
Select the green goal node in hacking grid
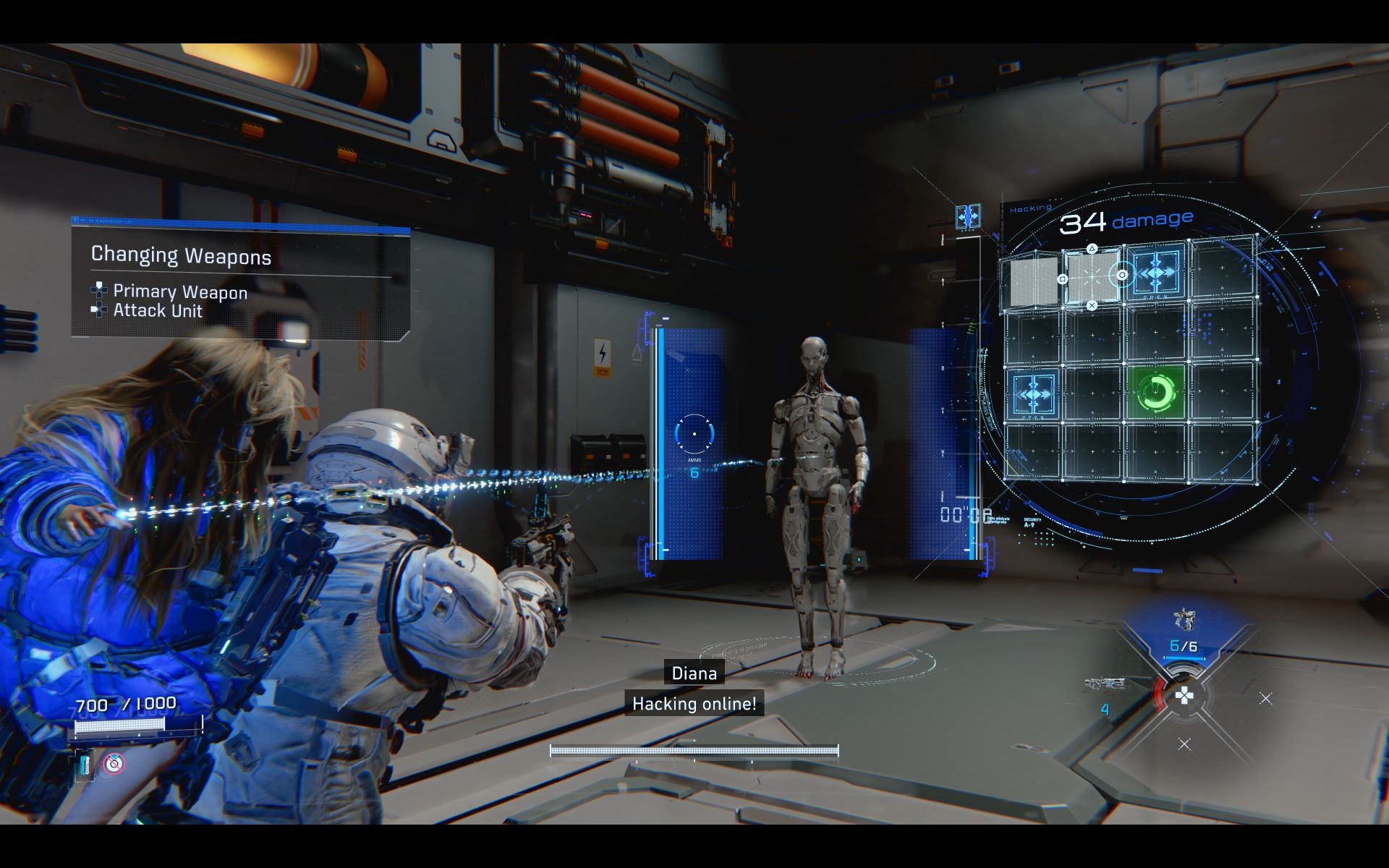(1155, 393)
